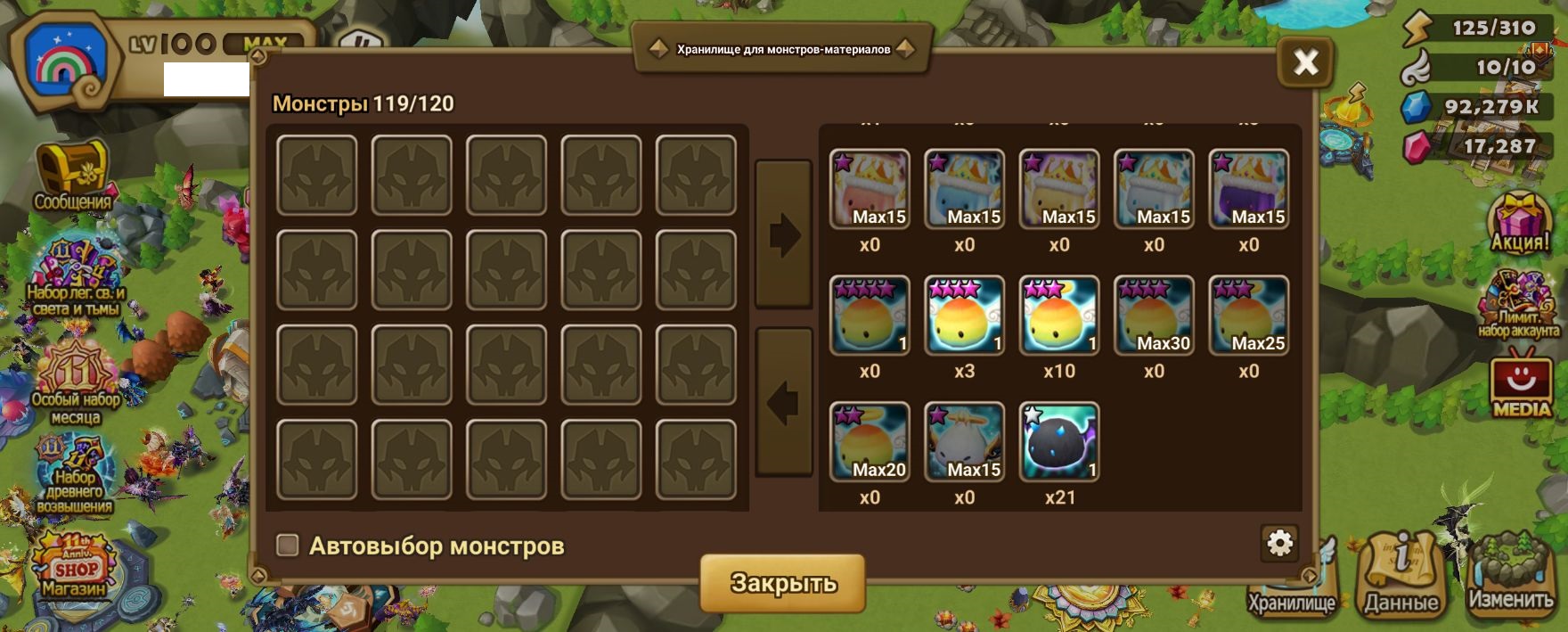Open the Акция gift box offer
Viewport: 1568px width, 632px height.
[x=1520, y=223]
